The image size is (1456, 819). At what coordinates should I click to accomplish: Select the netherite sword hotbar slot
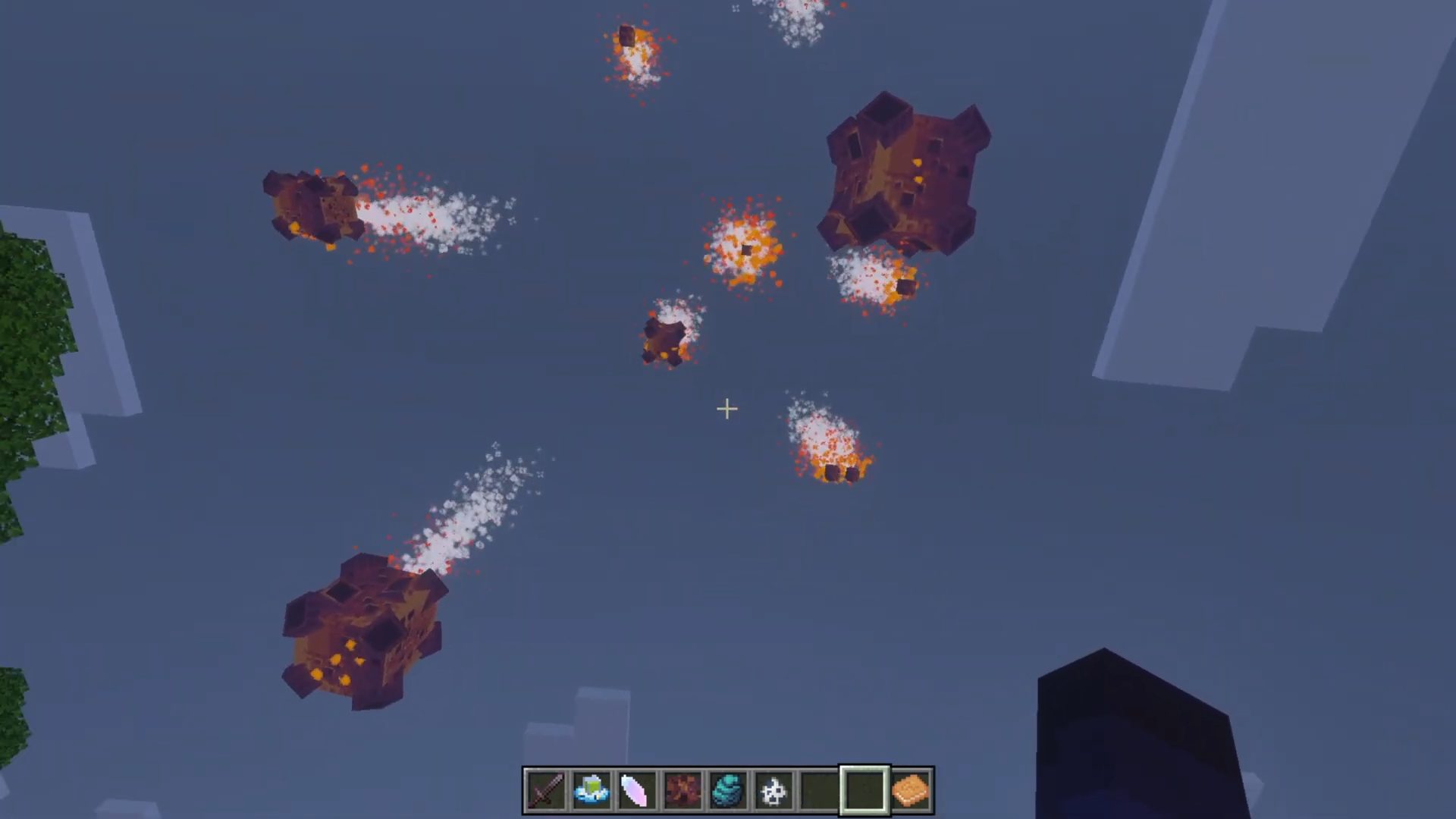[x=546, y=790]
